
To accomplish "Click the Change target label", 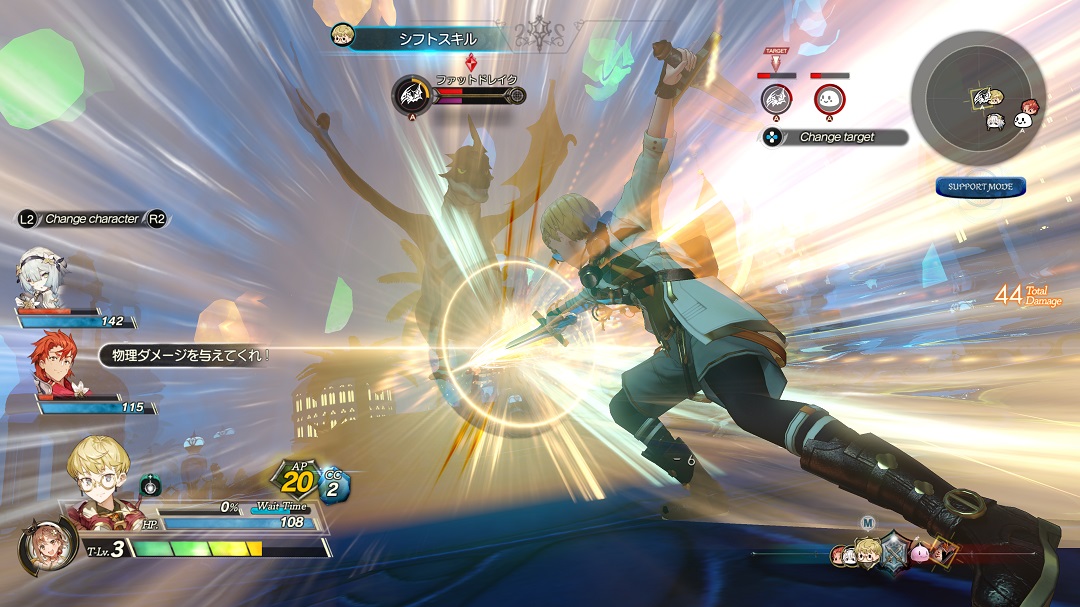I will pos(836,137).
